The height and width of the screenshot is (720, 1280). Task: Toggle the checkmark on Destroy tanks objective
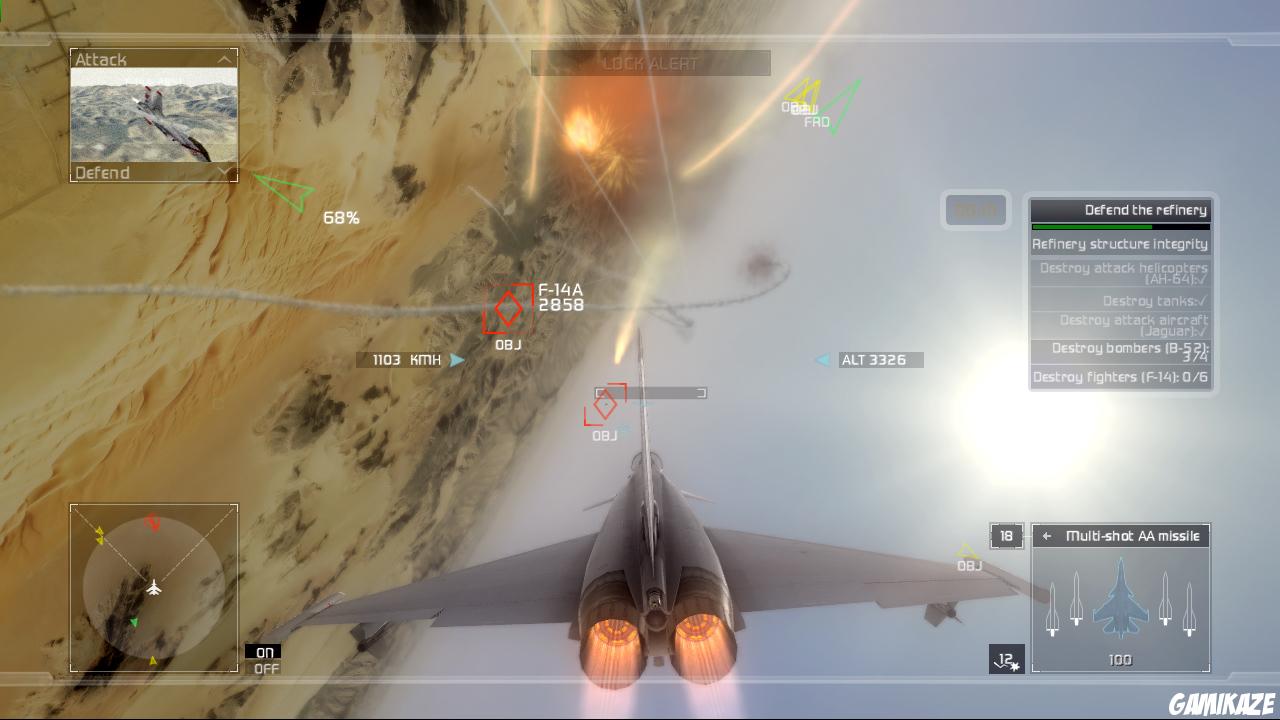(1200, 300)
